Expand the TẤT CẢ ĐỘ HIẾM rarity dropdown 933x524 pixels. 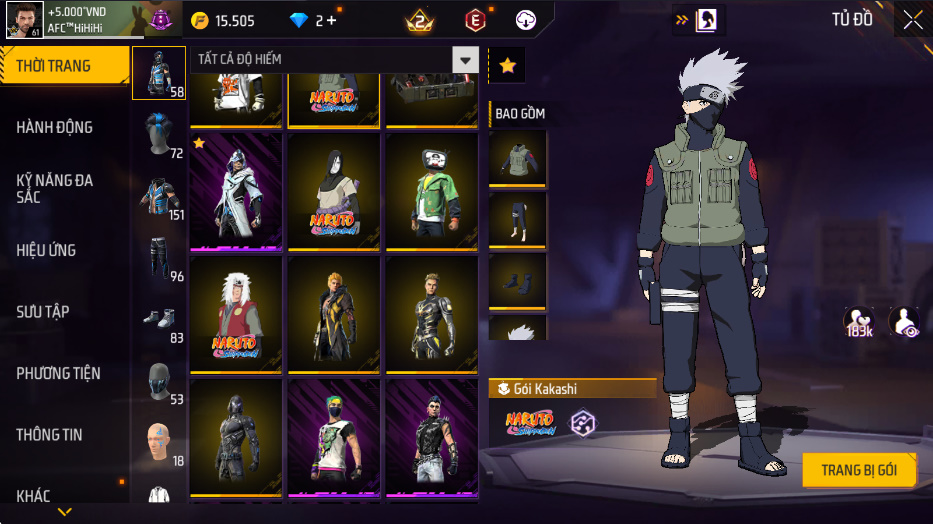click(464, 60)
